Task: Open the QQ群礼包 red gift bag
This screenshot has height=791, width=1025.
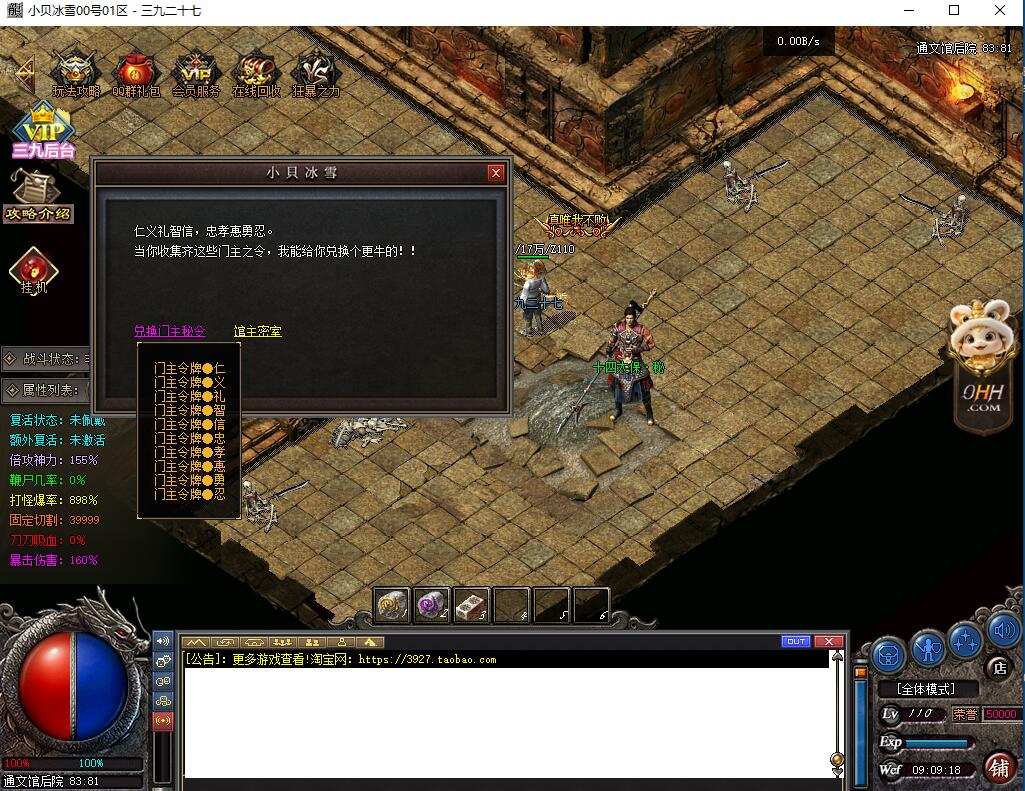Action: pyautogui.click(x=135, y=73)
